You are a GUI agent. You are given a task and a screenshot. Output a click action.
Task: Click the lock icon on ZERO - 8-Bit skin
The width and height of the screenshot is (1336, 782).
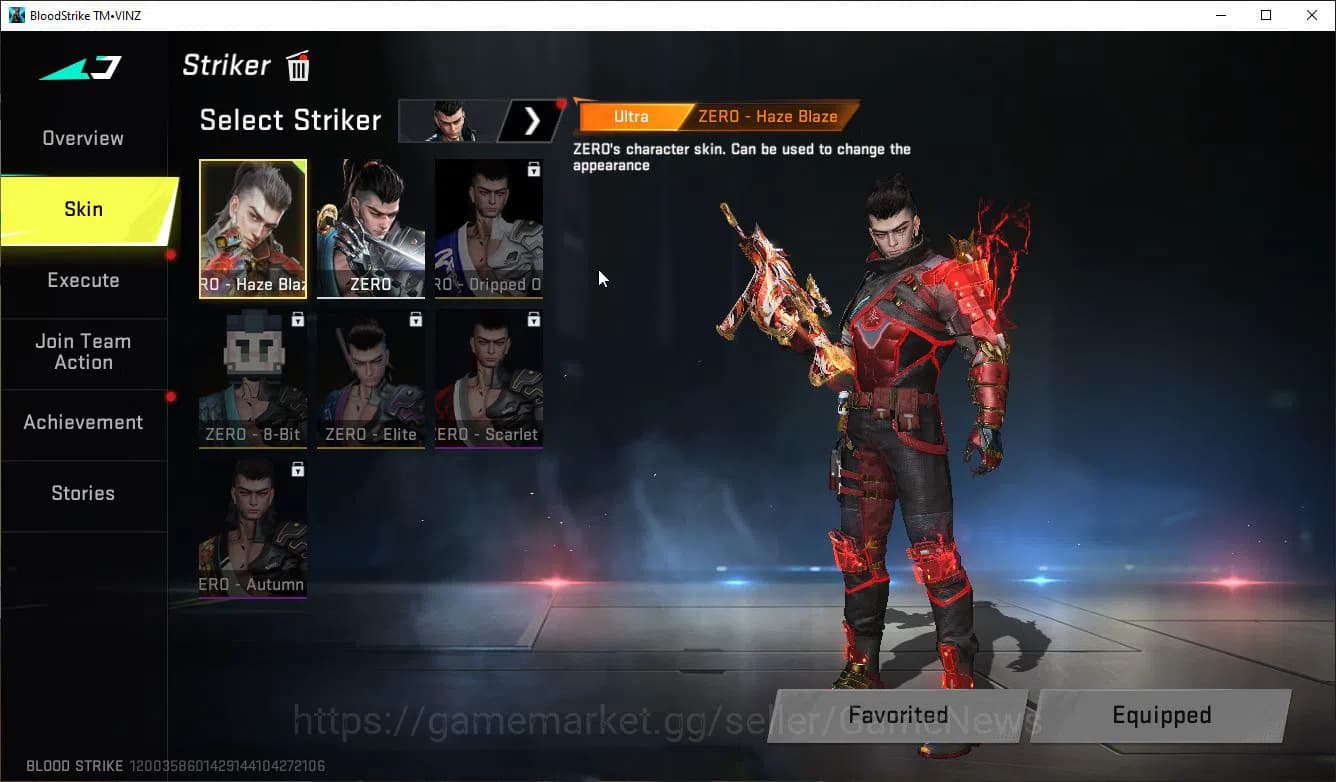pos(296,318)
